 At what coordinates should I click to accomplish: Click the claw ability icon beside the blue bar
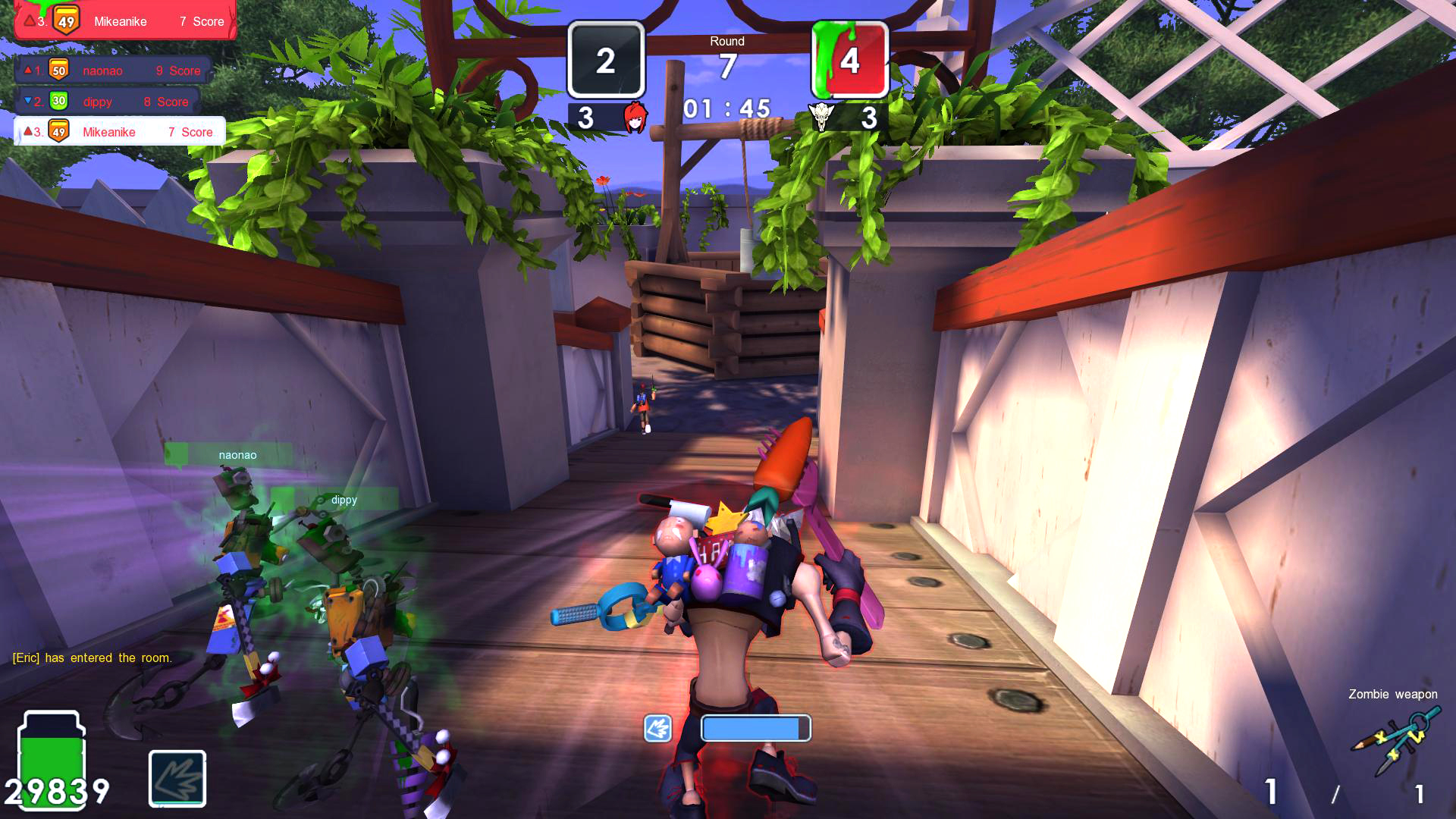pyautogui.click(x=657, y=729)
